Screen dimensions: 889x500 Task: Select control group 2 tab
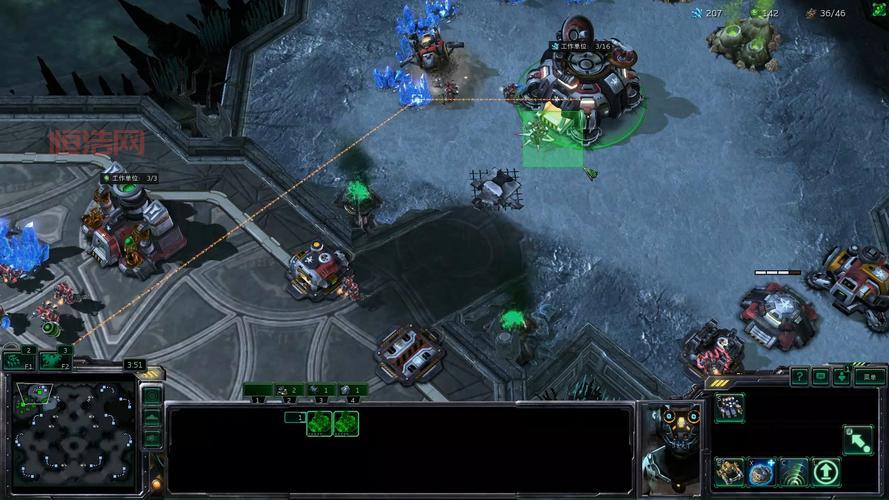[290, 390]
